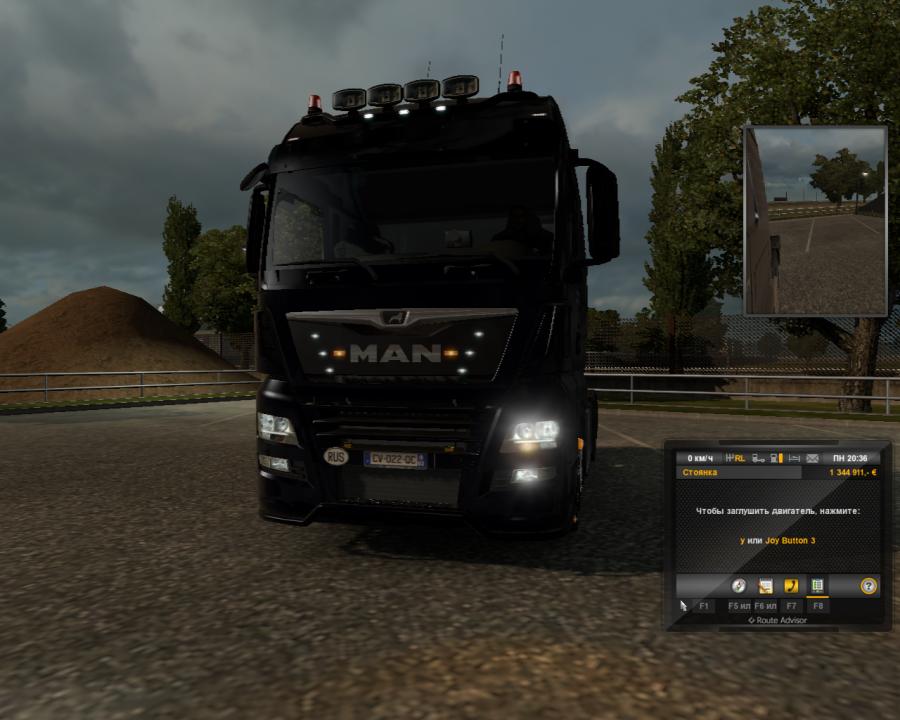Image resolution: width=900 pixels, height=720 pixels.
Task: Open the question mark help tab
Action: [868, 586]
